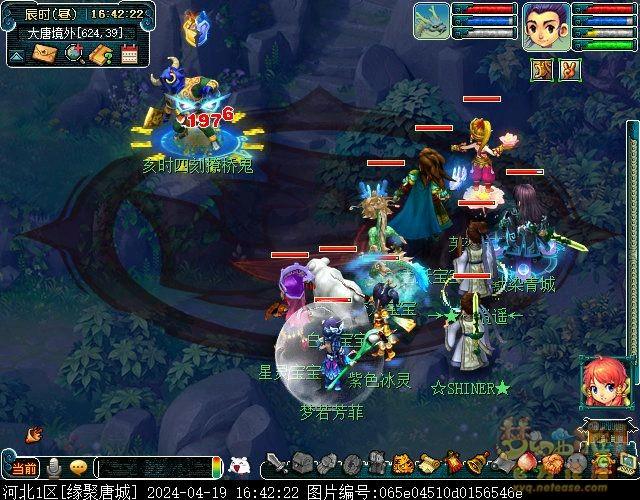The height and width of the screenshot is (500, 640).
Task: Collapse the panel with the up arrow
Action: (17, 54)
